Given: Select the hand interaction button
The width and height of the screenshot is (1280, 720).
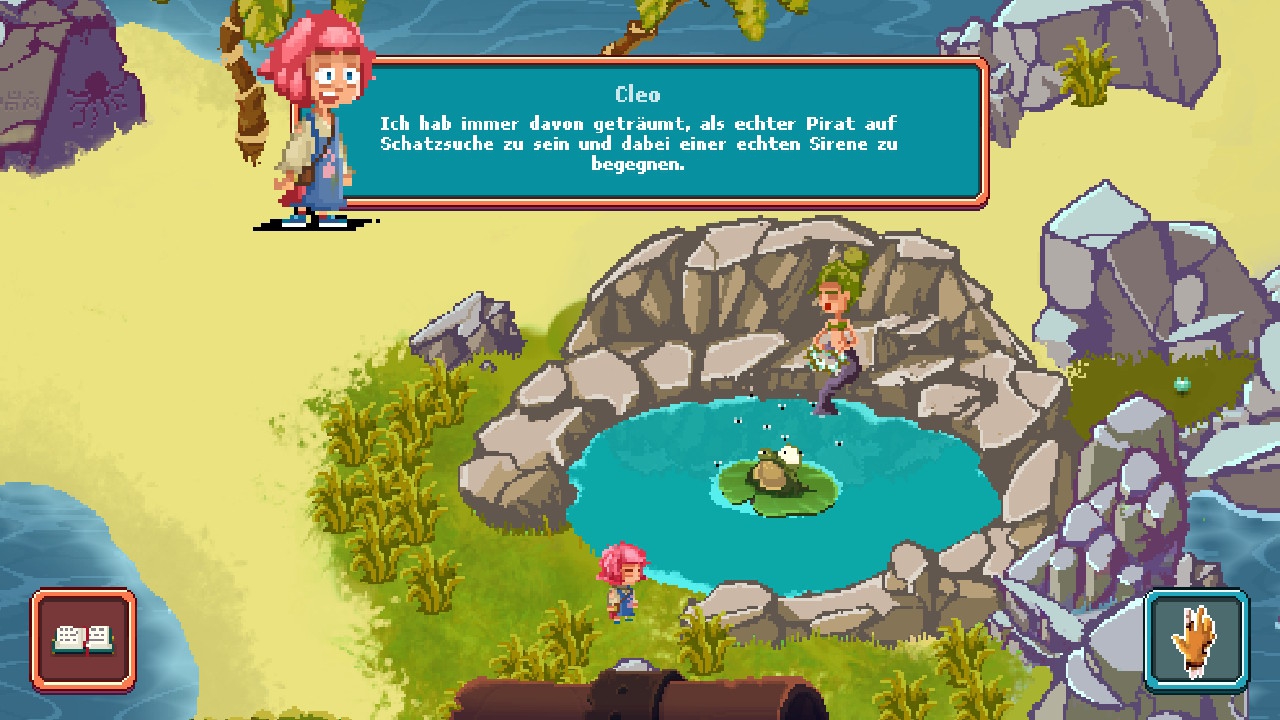Looking at the screenshot, I should pos(1196,640).
